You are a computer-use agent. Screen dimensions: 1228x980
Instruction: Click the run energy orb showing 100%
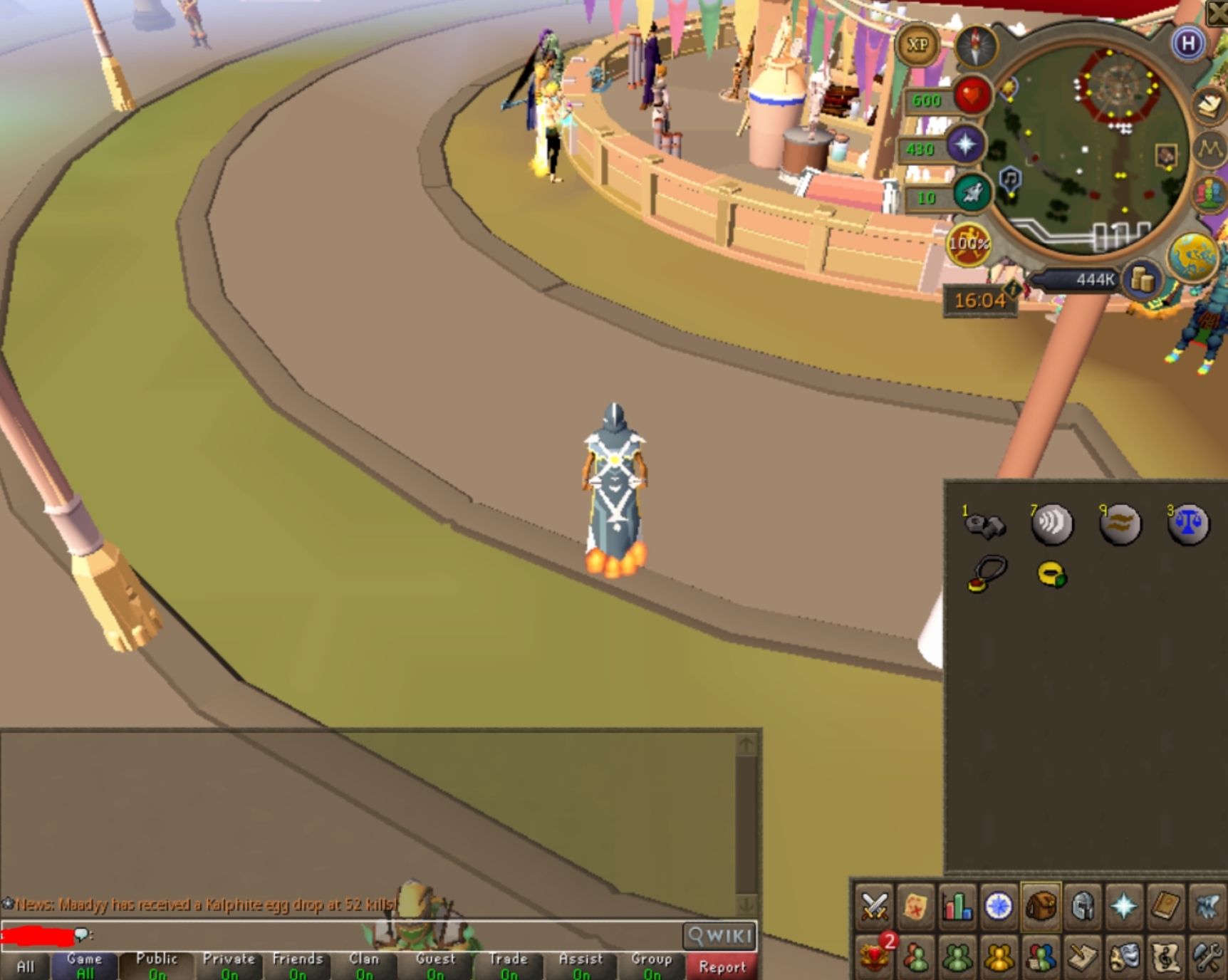pos(967,244)
